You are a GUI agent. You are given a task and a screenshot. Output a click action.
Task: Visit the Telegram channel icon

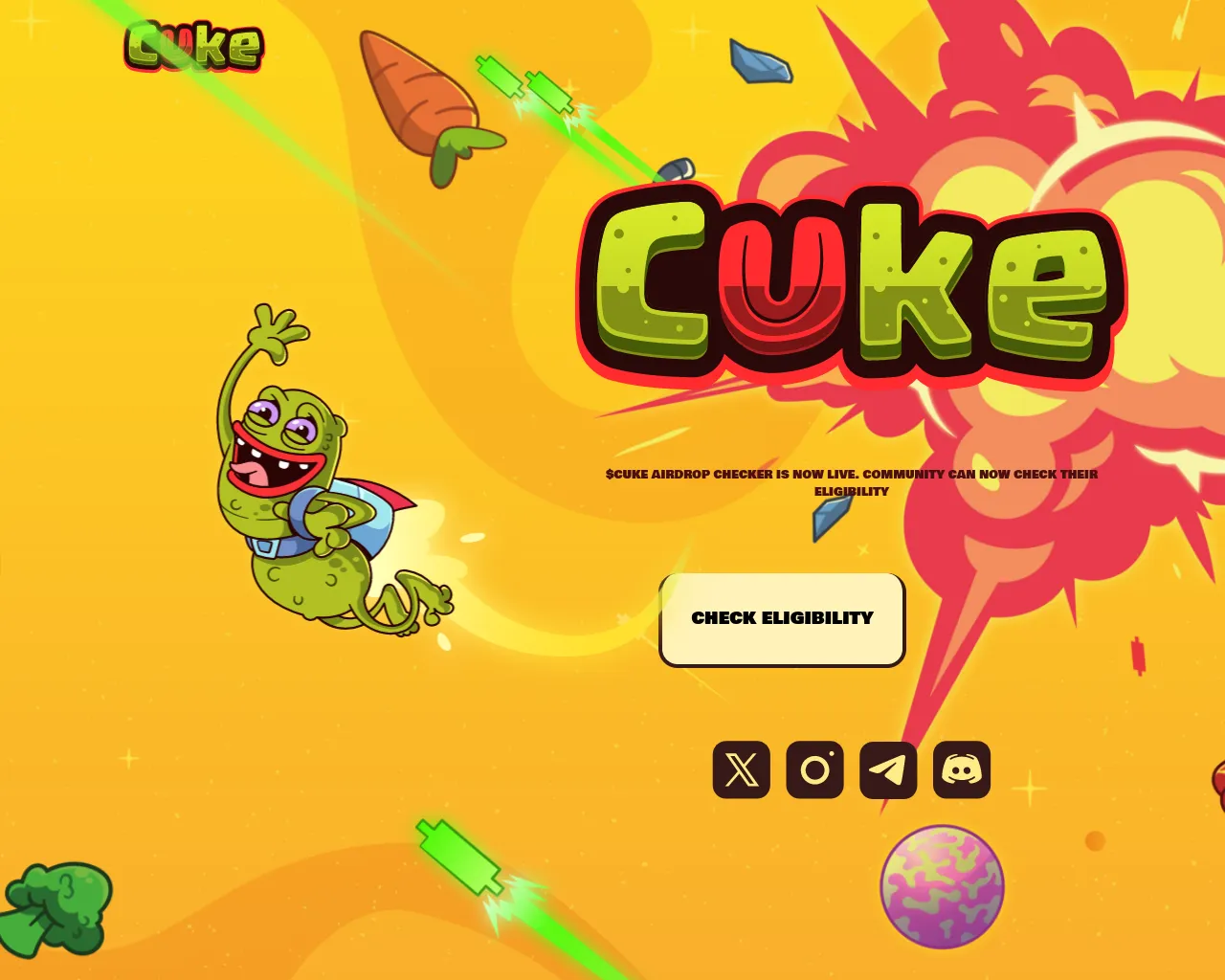click(888, 769)
